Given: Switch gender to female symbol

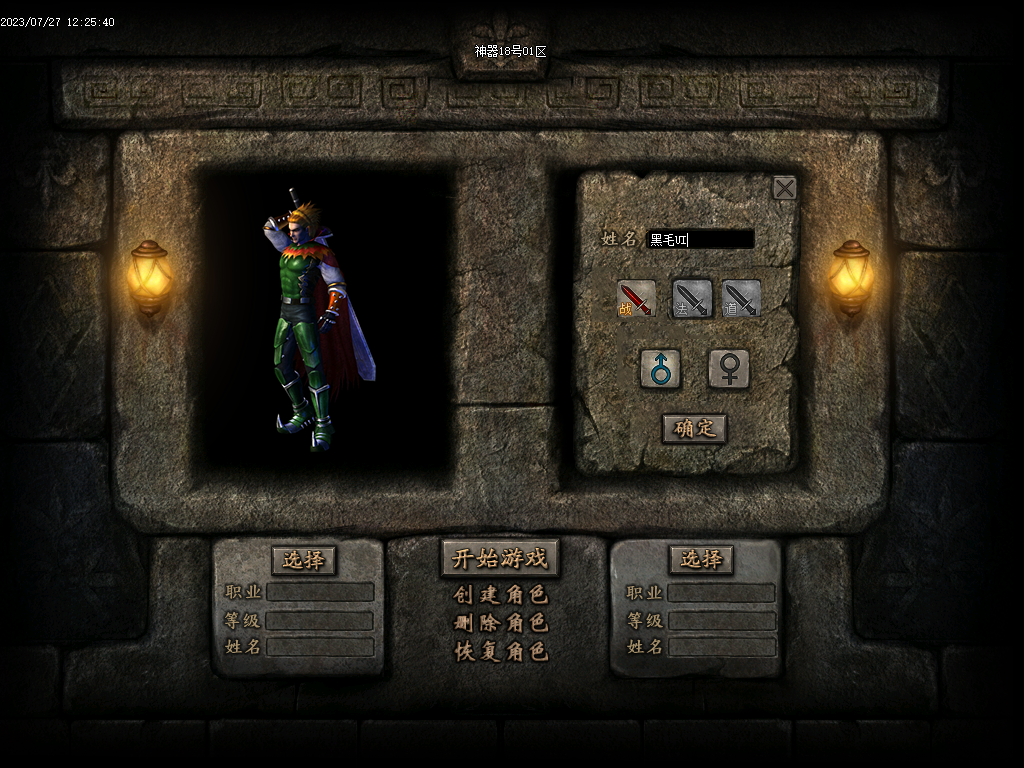Looking at the screenshot, I should pyautogui.click(x=729, y=369).
